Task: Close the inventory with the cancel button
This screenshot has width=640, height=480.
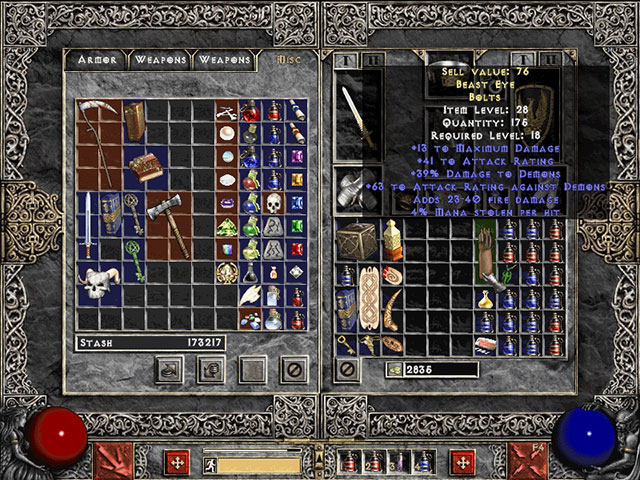Action: [x=348, y=369]
